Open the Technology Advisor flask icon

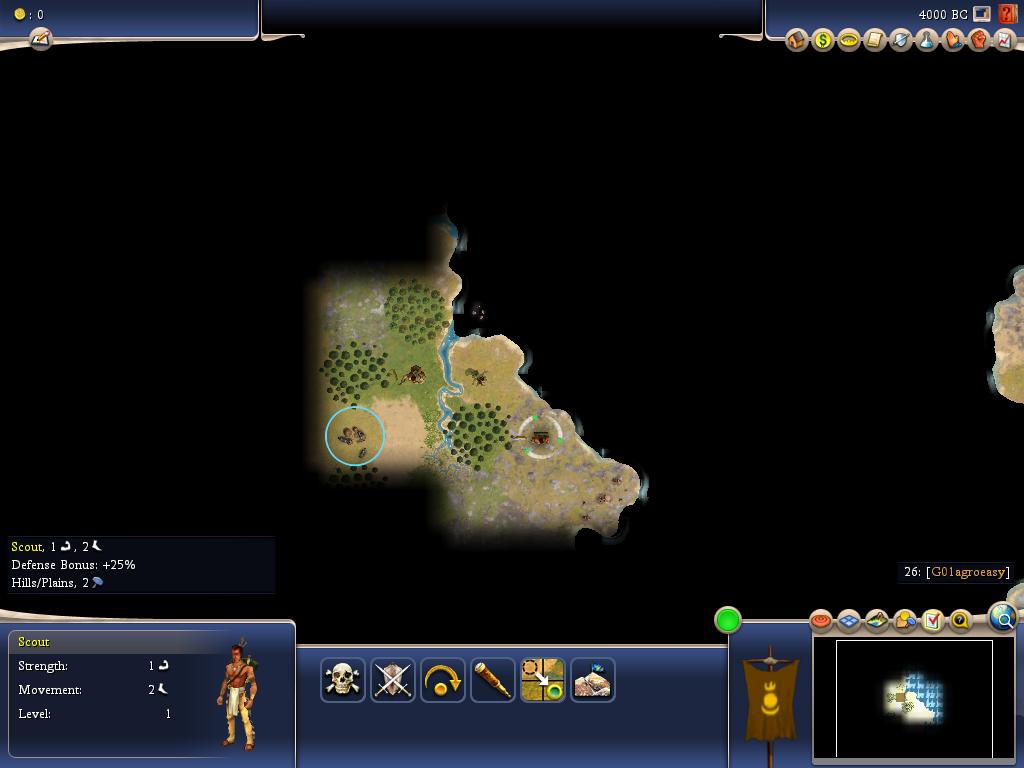click(x=926, y=40)
